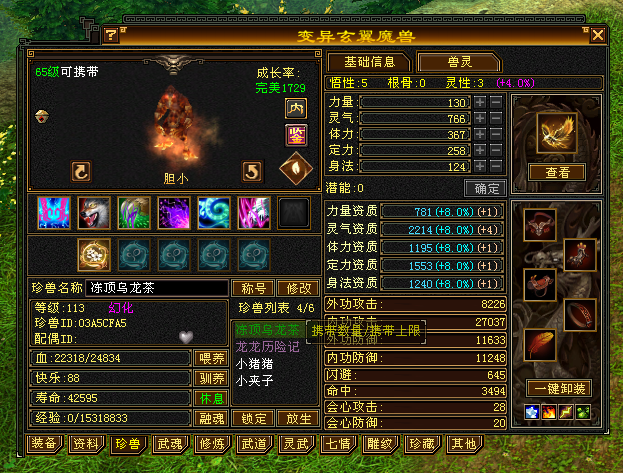Release the pet with 放生
The width and height of the screenshot is (623, 473).
click(x=298, y=419)
